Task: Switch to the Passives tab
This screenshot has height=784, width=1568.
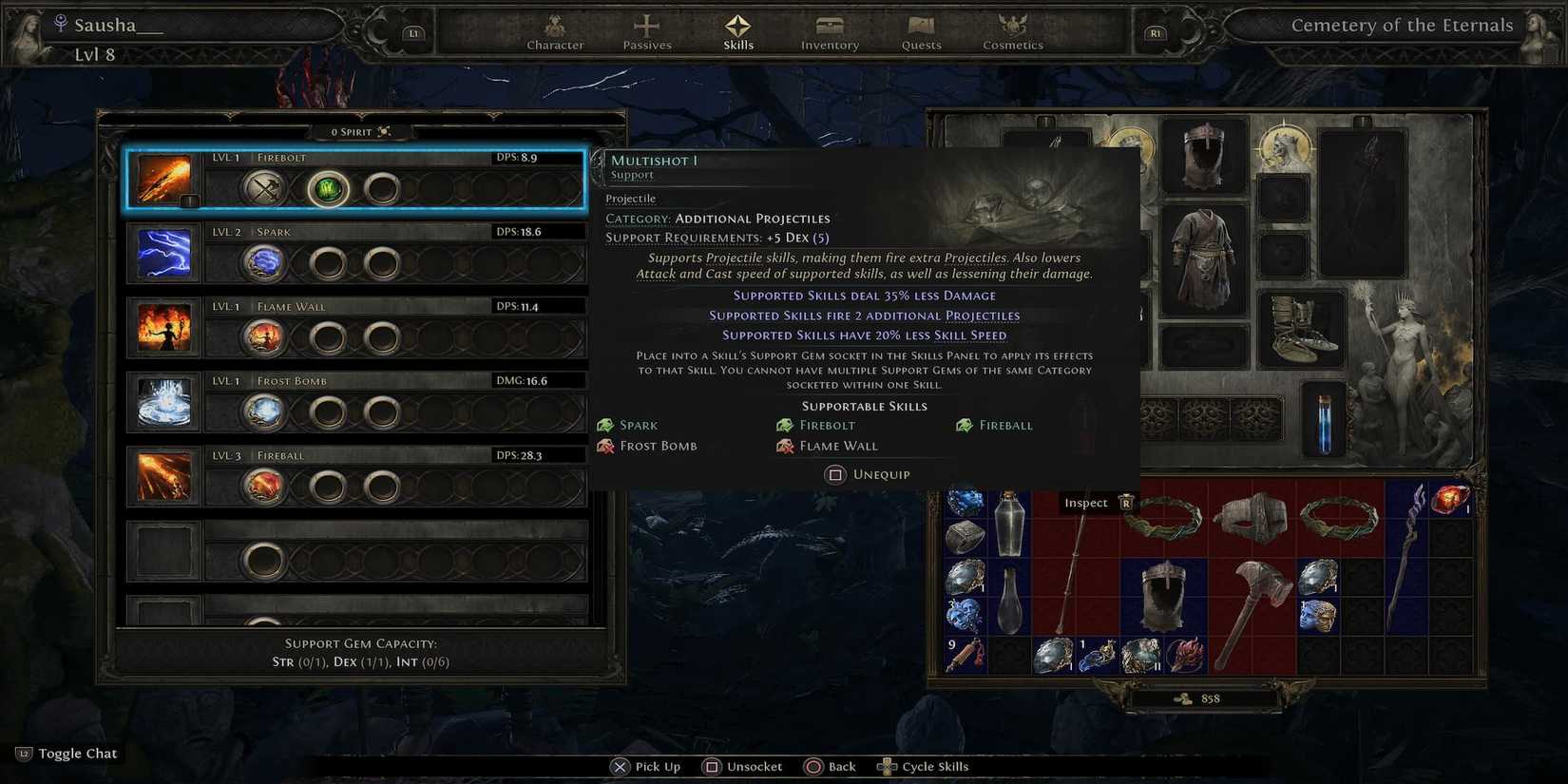Action: [646, 32]
